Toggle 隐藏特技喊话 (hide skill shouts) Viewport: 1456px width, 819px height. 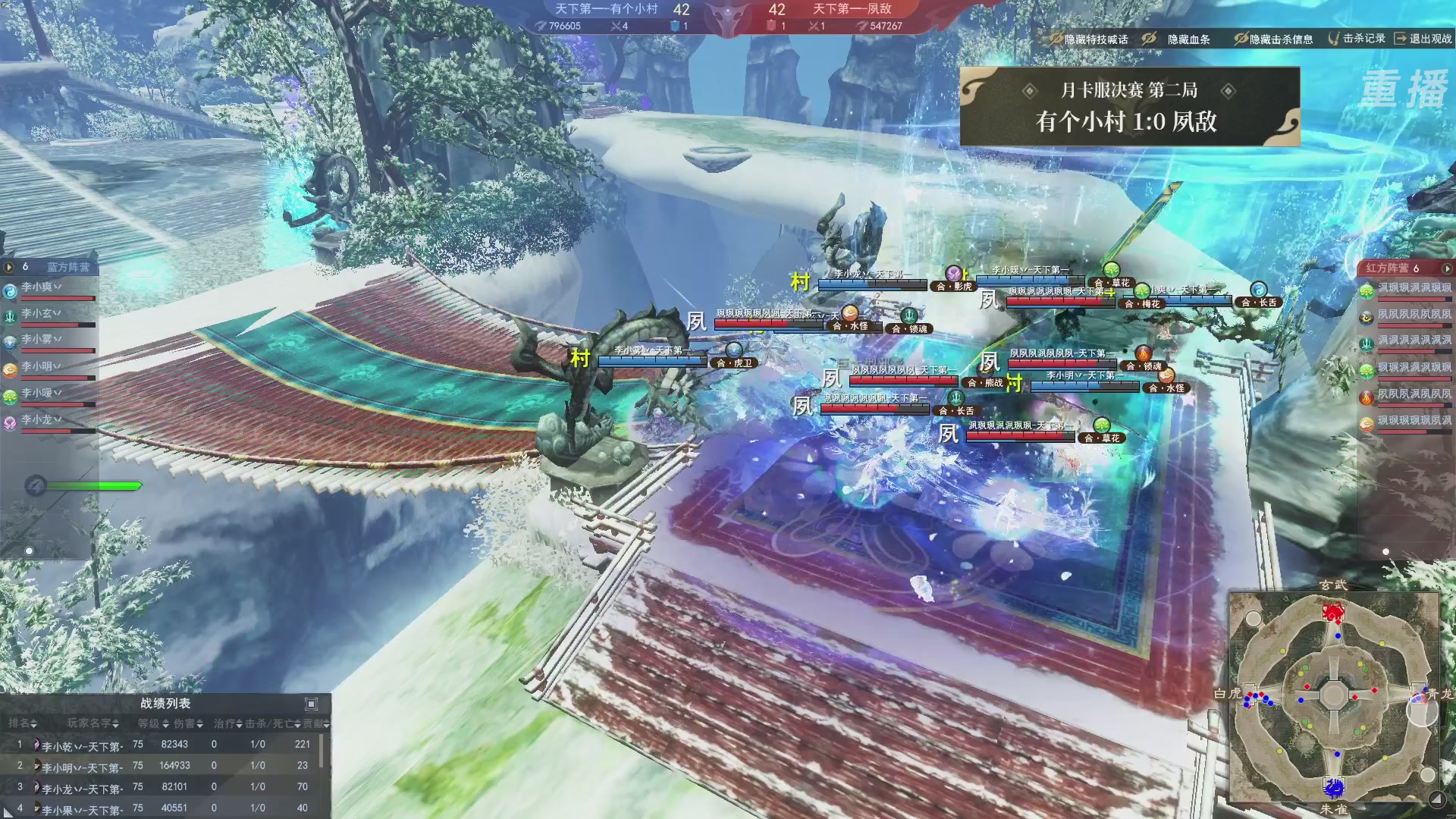coord(1089,39)
